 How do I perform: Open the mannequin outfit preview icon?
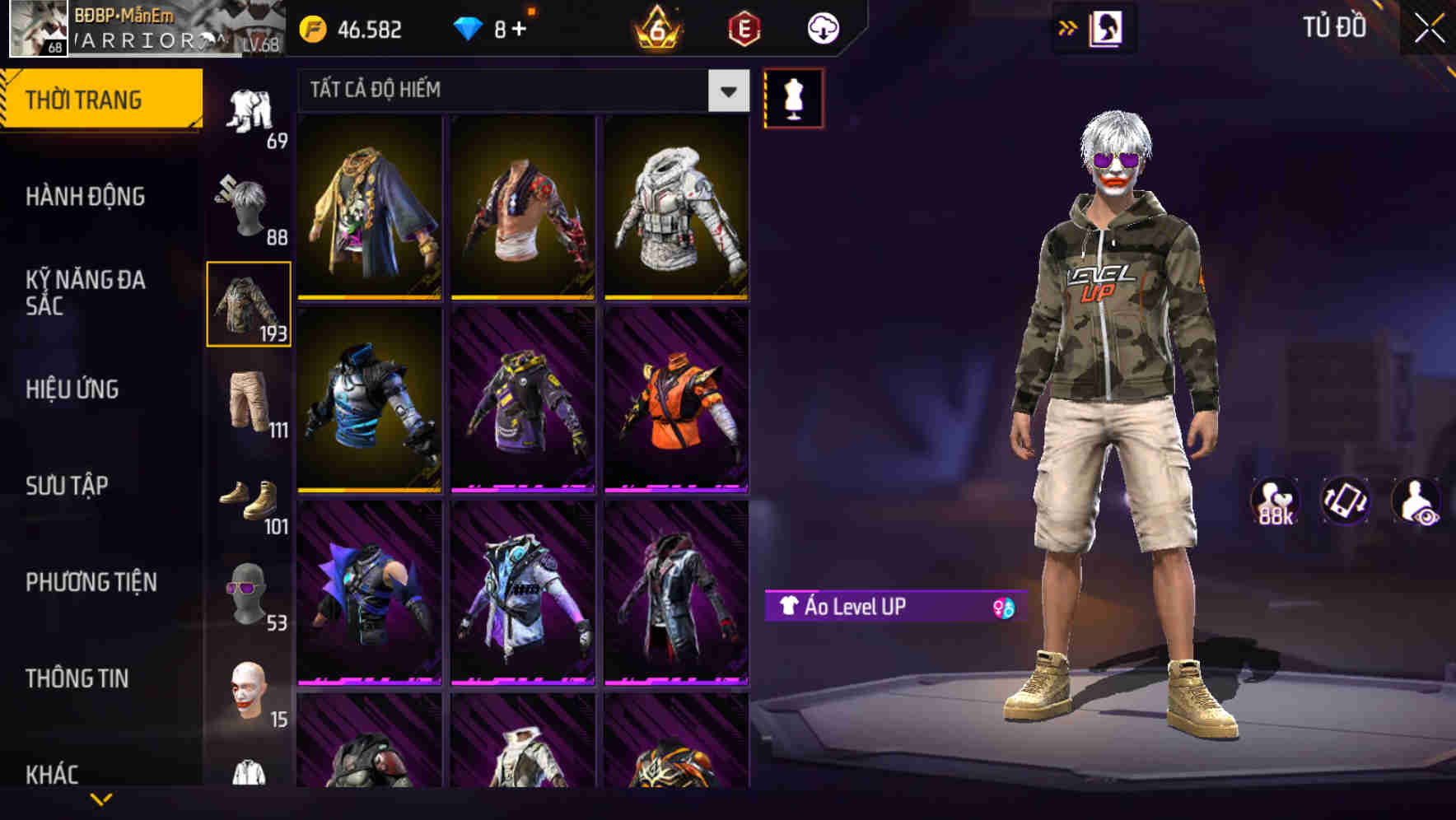(x=793, y=96)
